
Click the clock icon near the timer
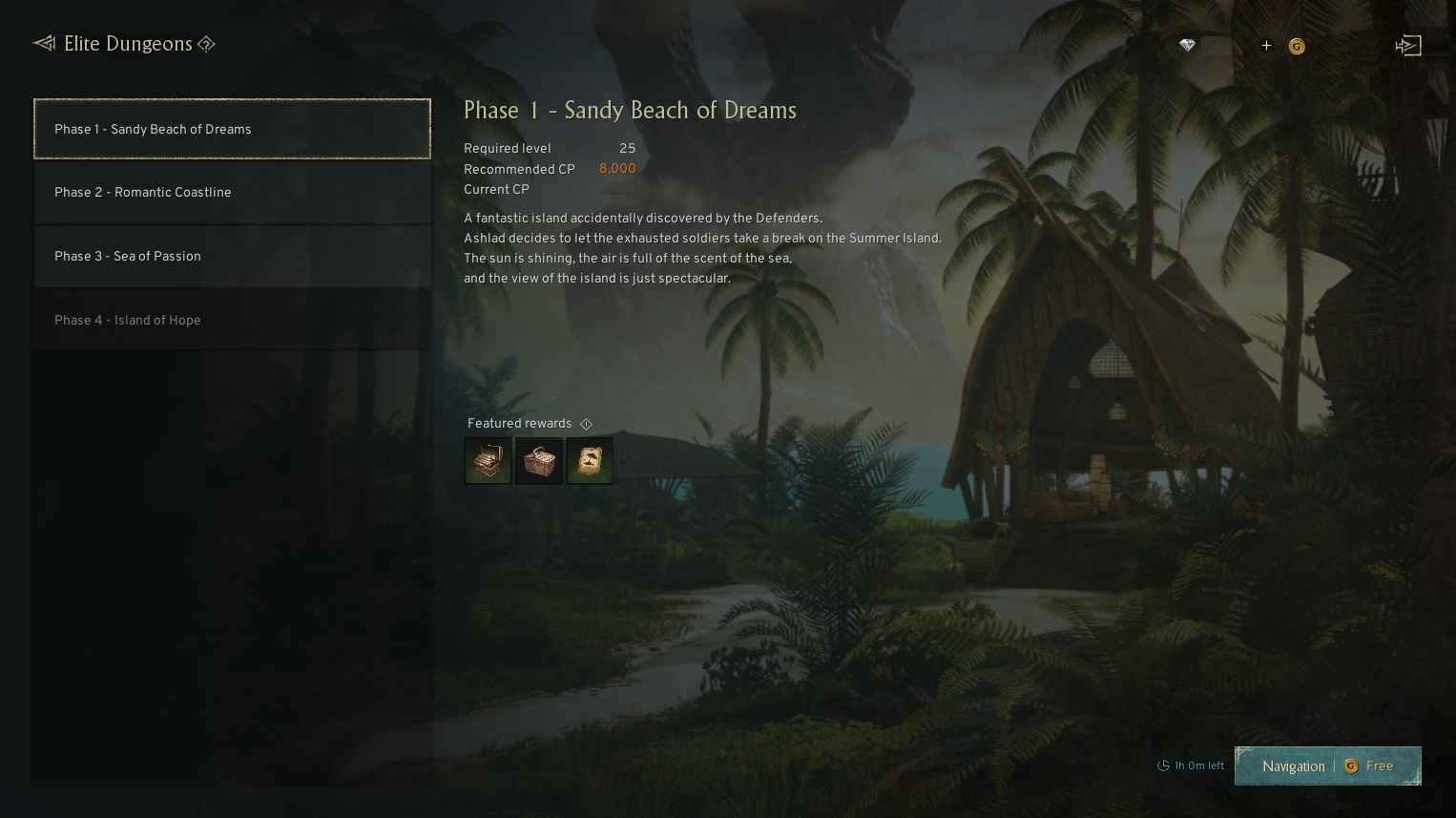pos(1162,765)
